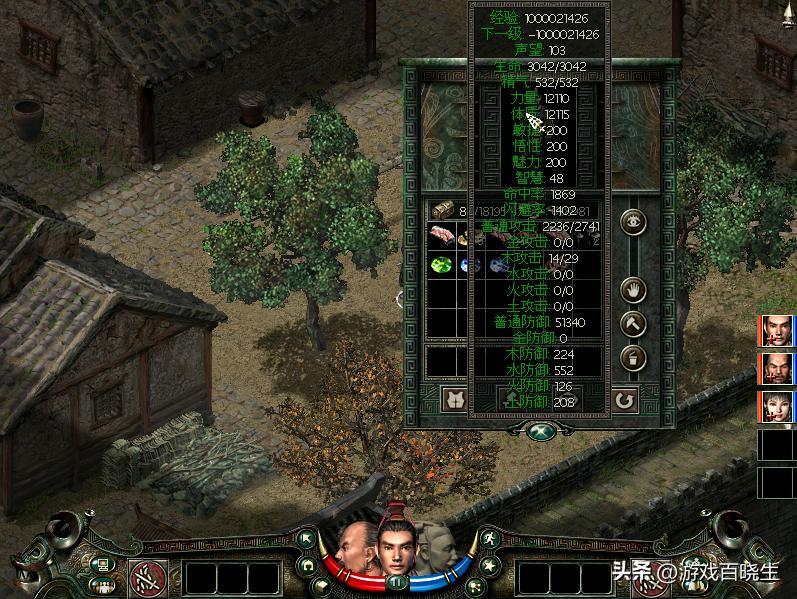Toggle the crossed weapons combat button

pos(149,576)
